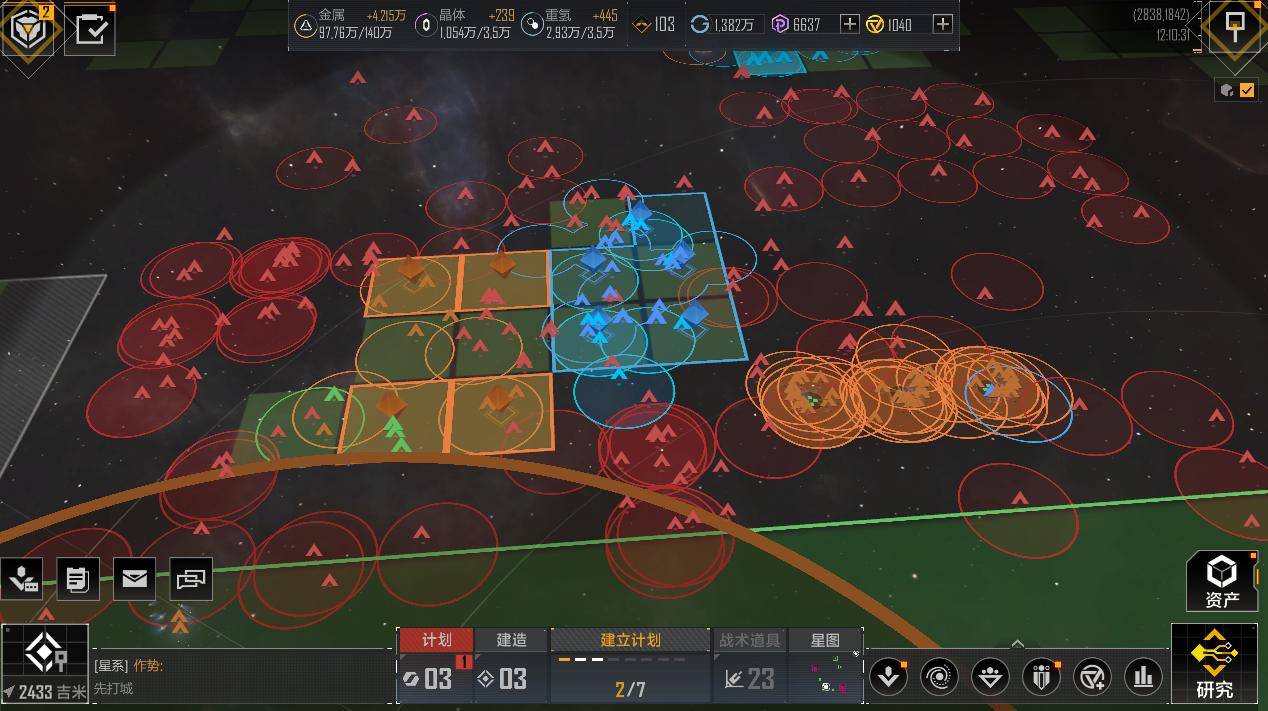Click the checklist tasks icon
This screenshot has height=711, width=1268.
90,28
